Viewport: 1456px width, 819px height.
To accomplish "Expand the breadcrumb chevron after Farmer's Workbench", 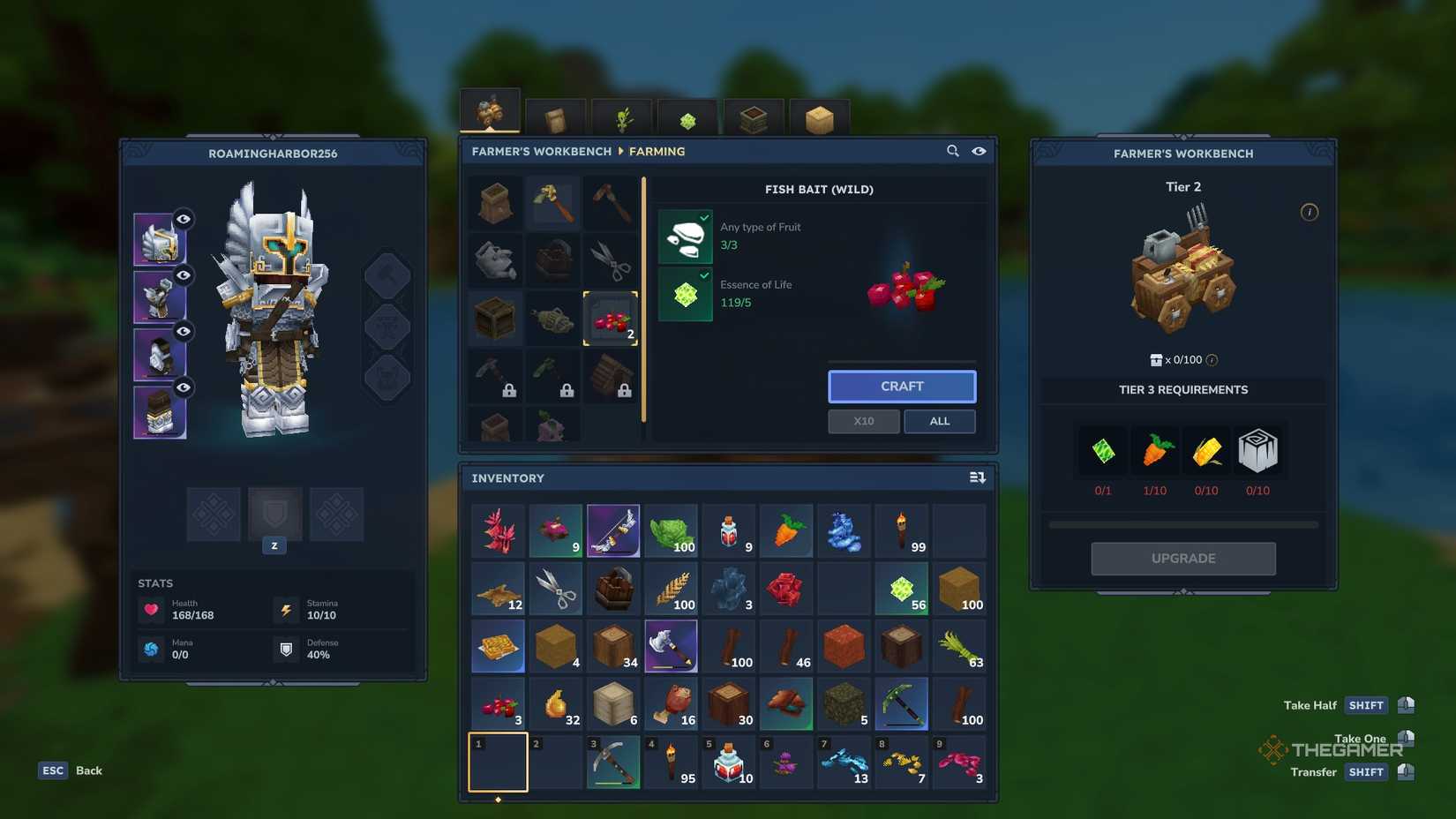I will coord(620,151).
